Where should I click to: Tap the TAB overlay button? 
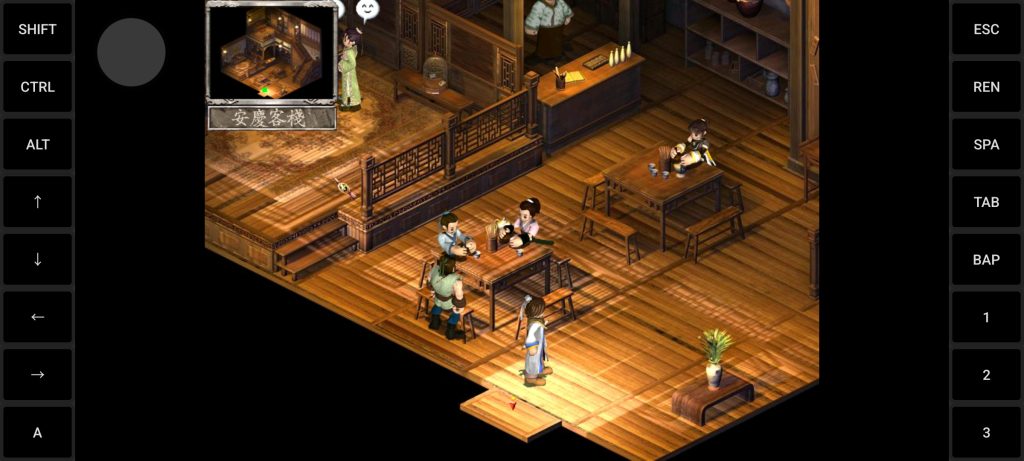click(986, 202)
